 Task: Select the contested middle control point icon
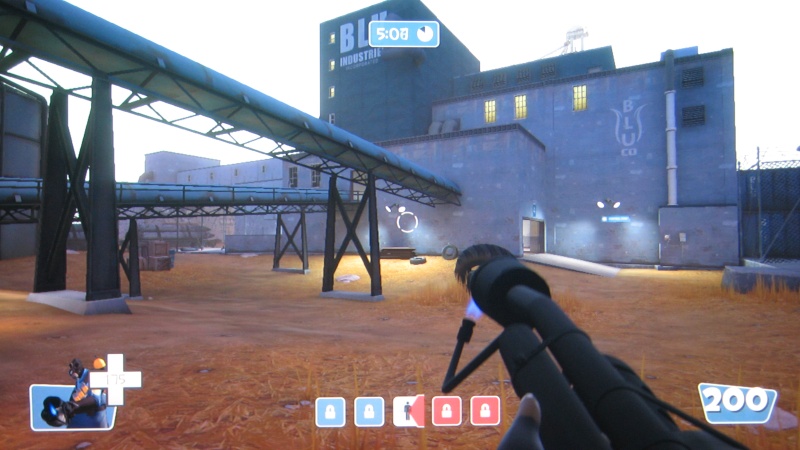point(408,410)
